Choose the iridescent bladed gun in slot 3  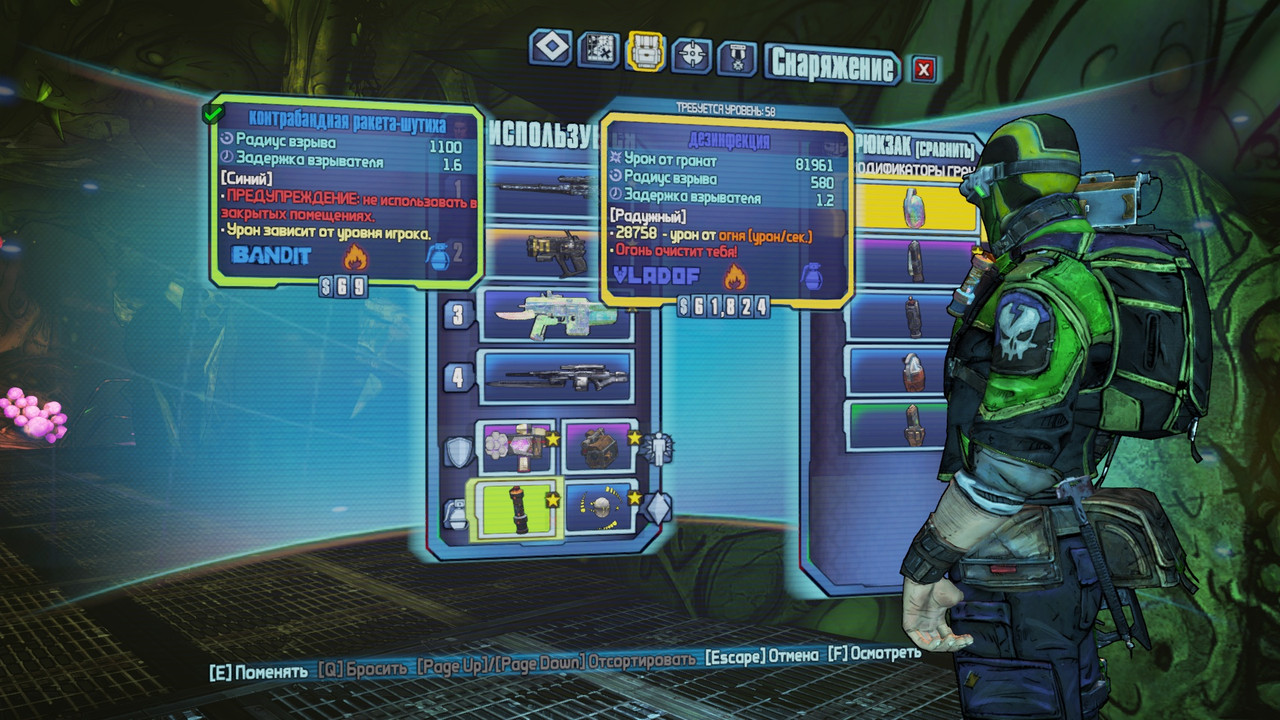pos(557,315)
